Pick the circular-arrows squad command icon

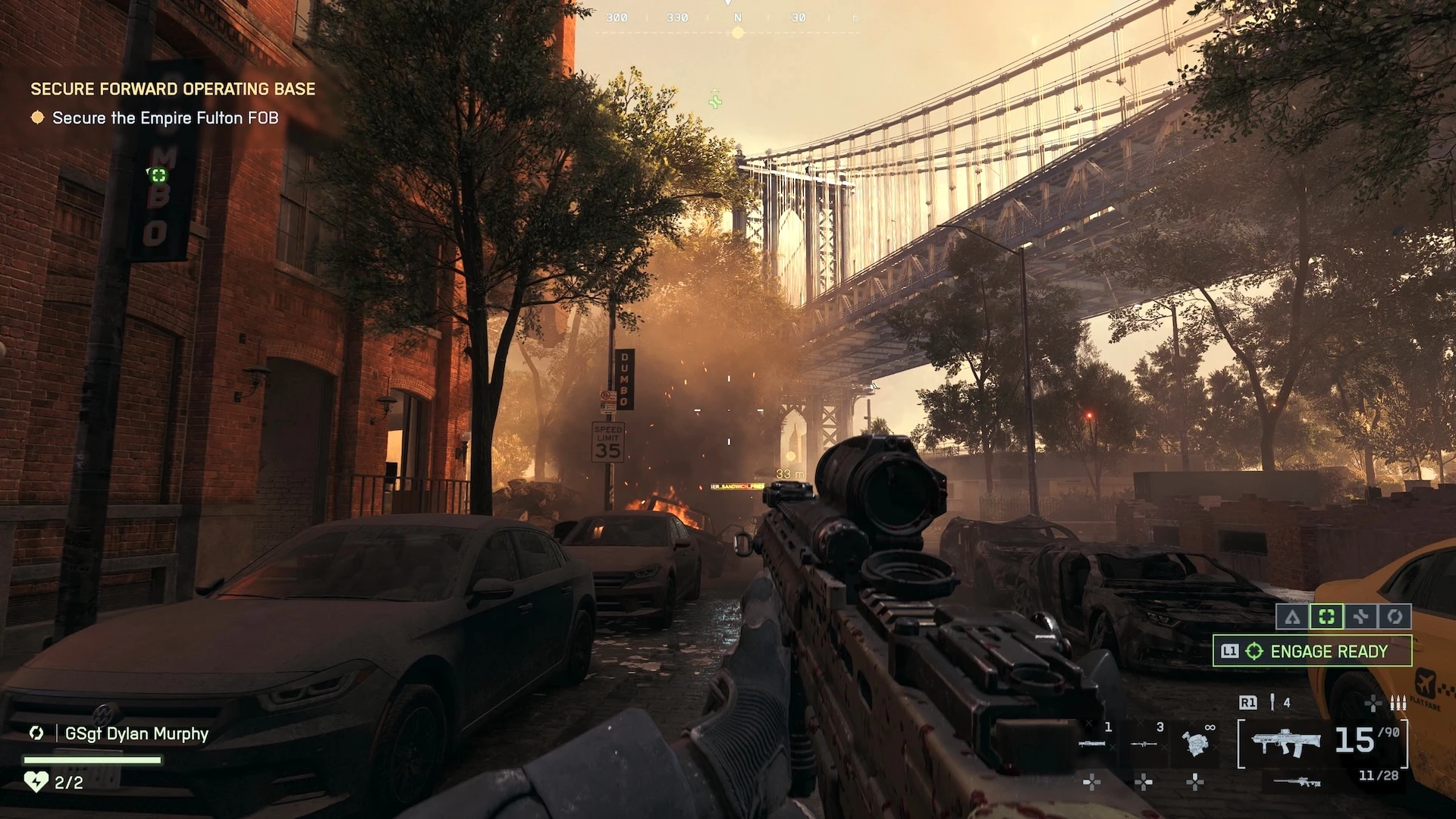click(x=1395, y=617)
